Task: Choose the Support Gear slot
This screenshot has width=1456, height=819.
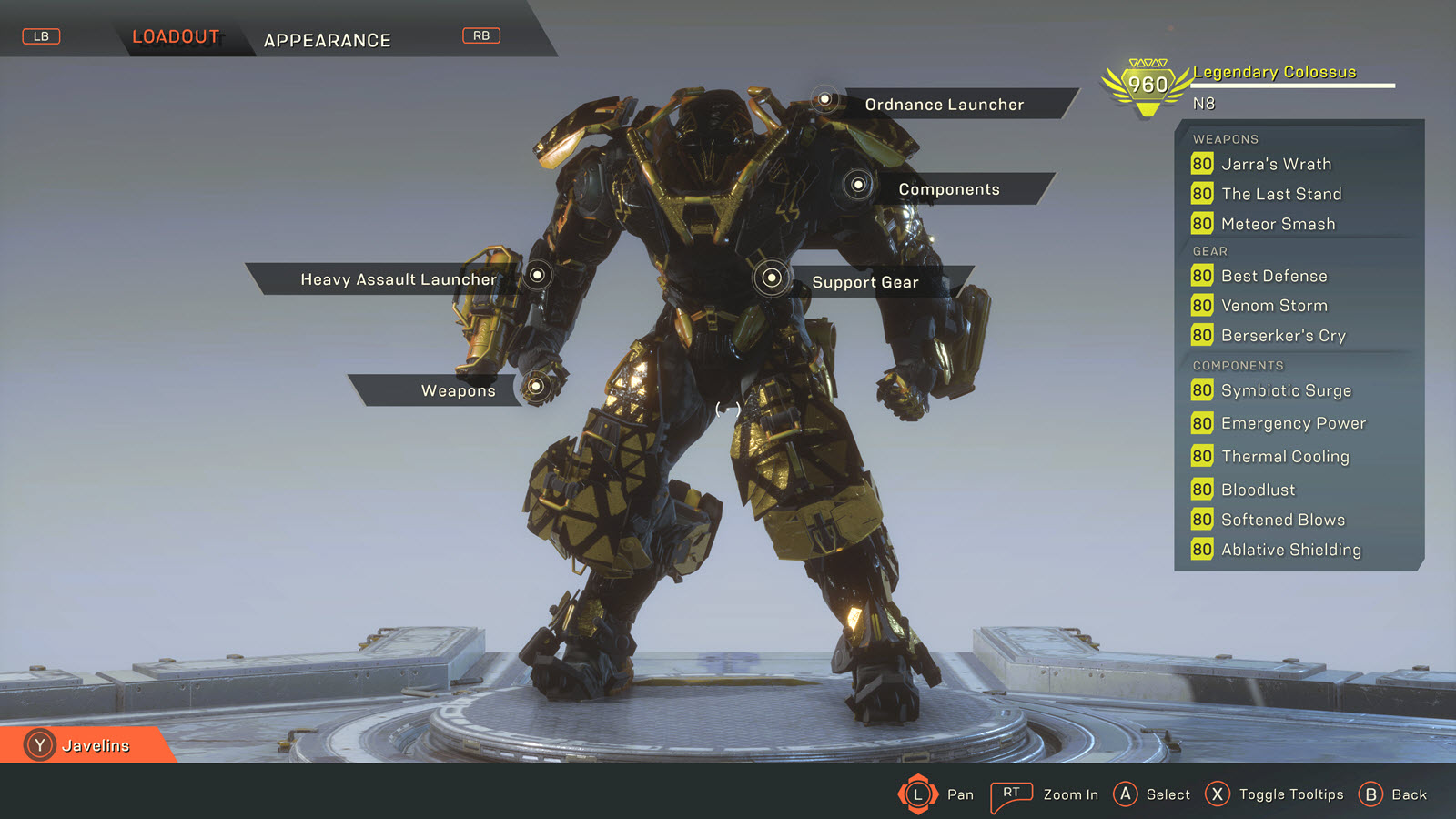Action: click(864, 282)
